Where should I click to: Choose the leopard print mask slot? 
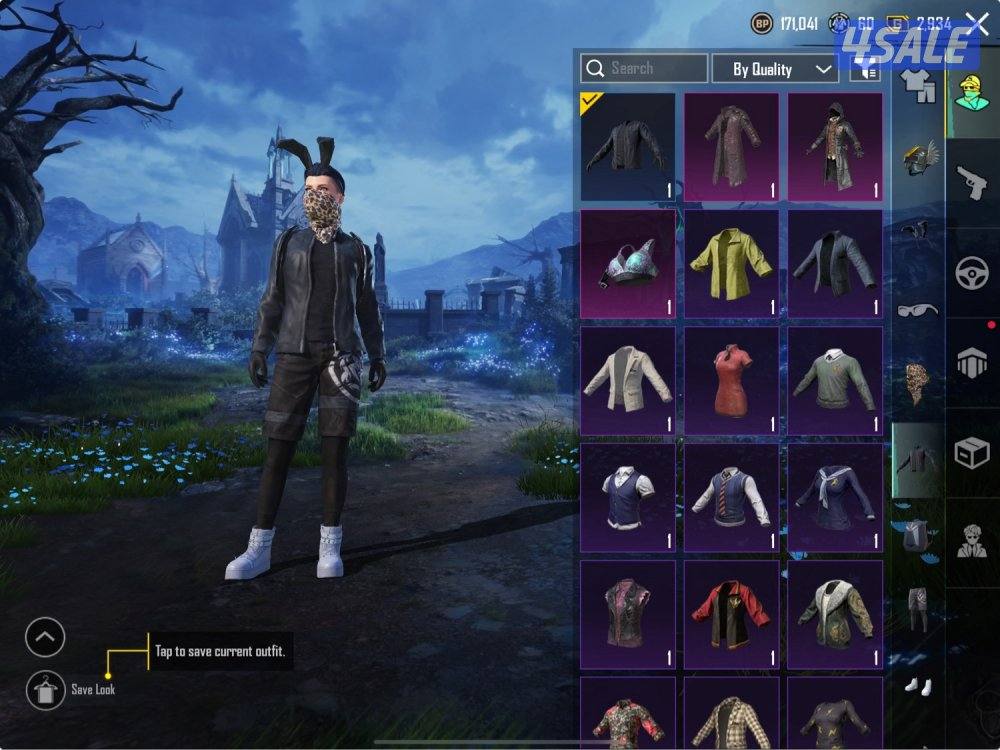917,384
